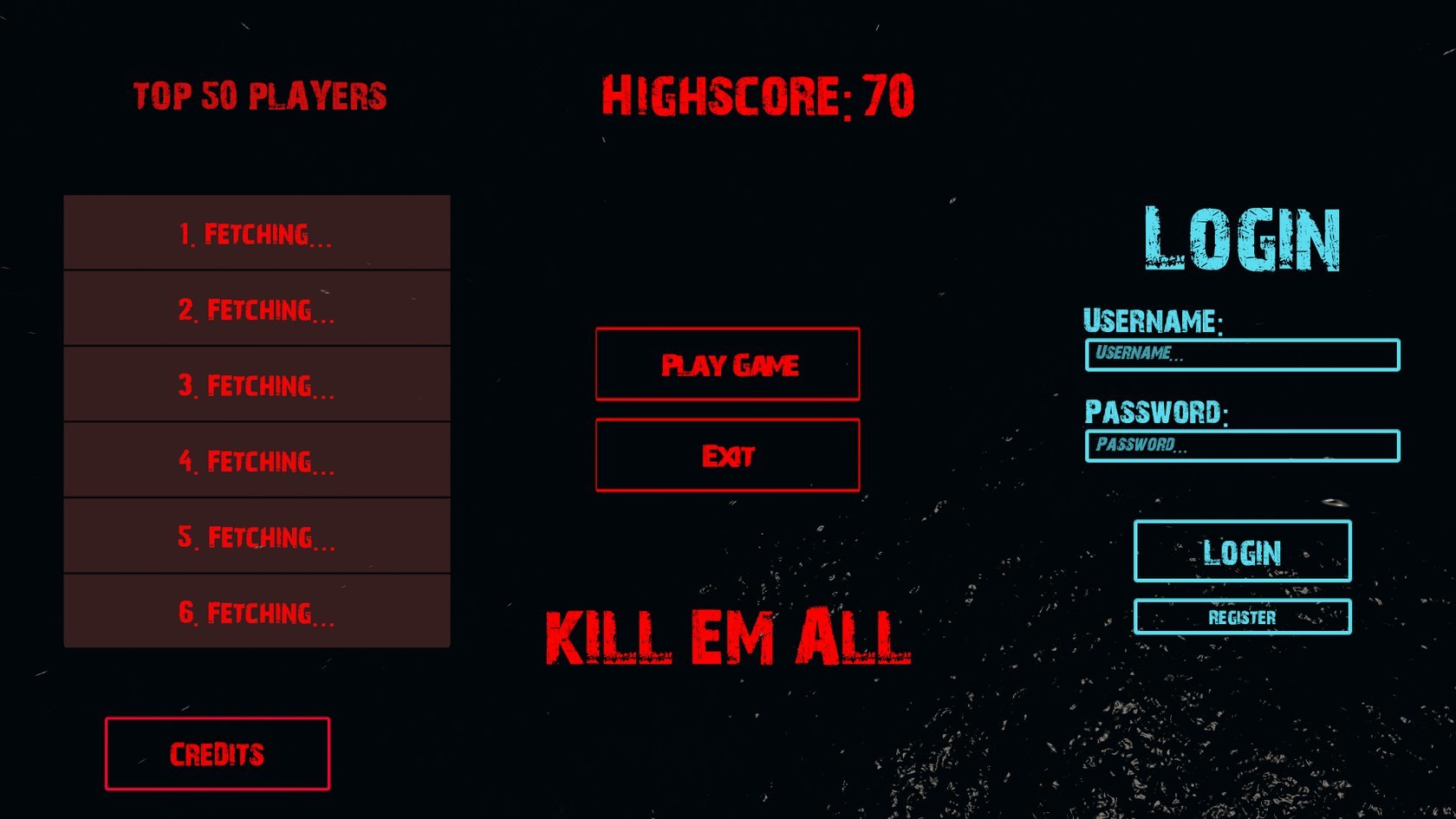
Task: Select the sixth leaderboard entry
Action: [257, 612]
